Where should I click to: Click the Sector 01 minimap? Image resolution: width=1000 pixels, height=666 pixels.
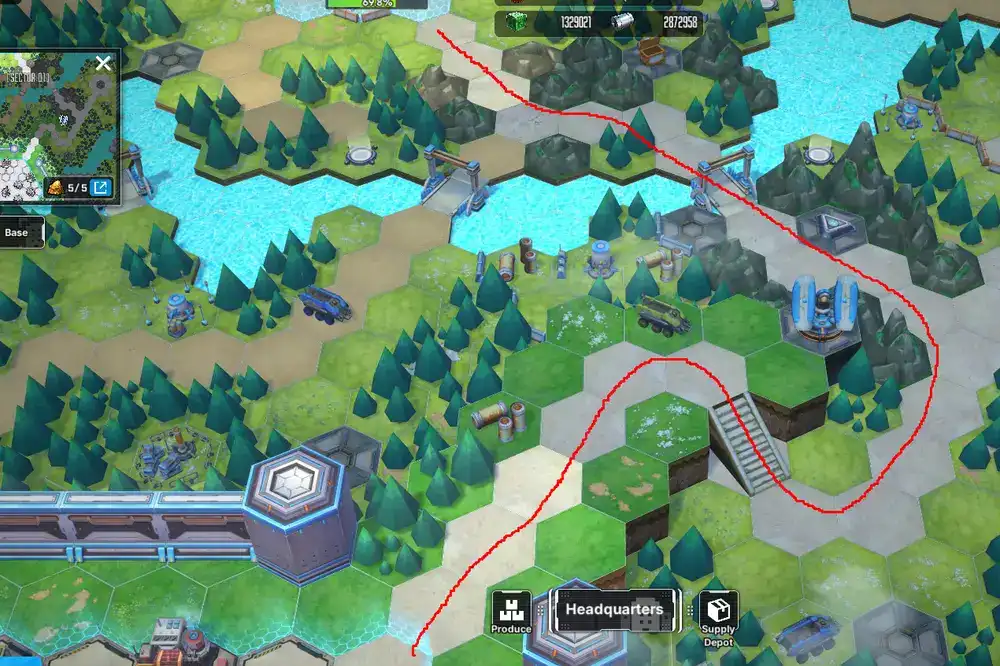(x=55, y=125)
